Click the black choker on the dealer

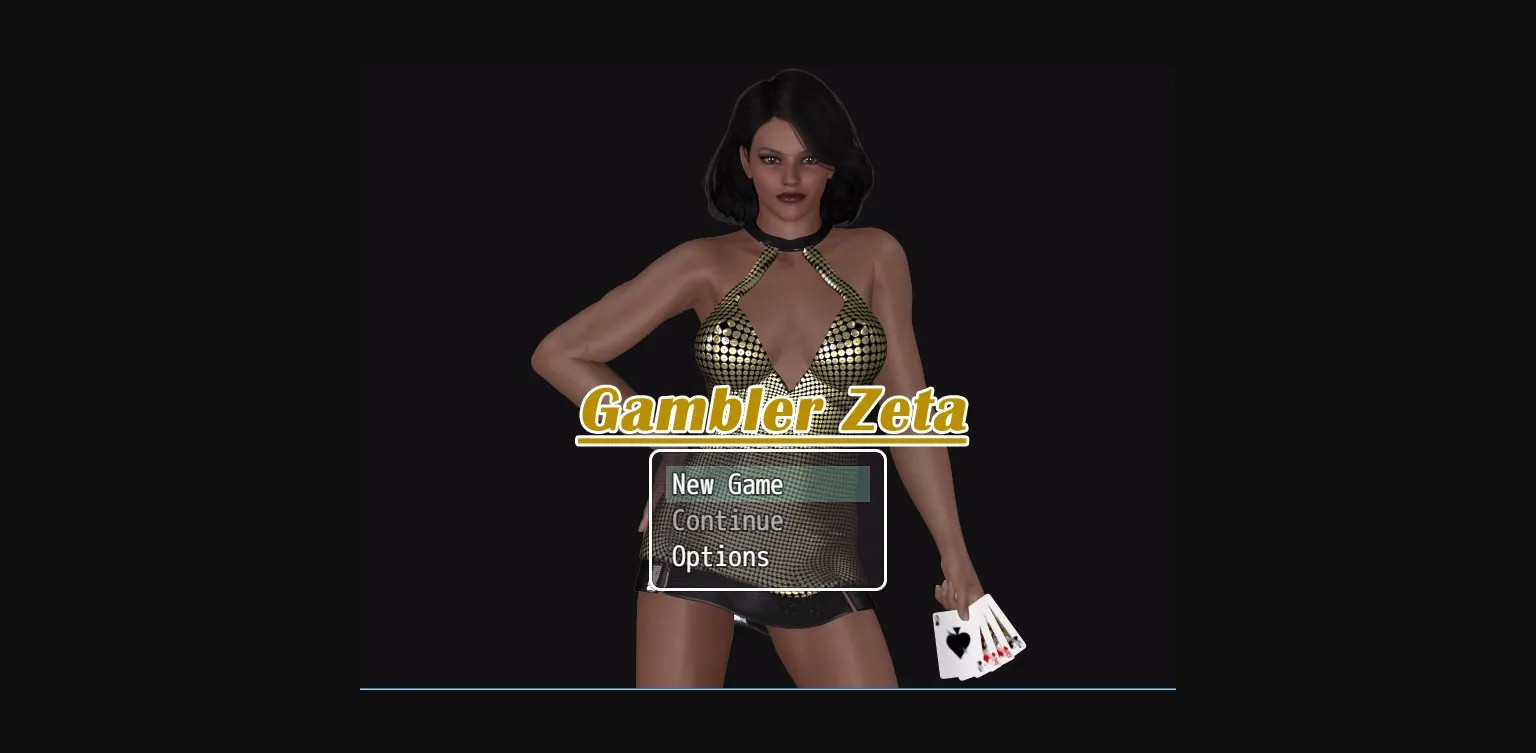[x=787, y=240]
